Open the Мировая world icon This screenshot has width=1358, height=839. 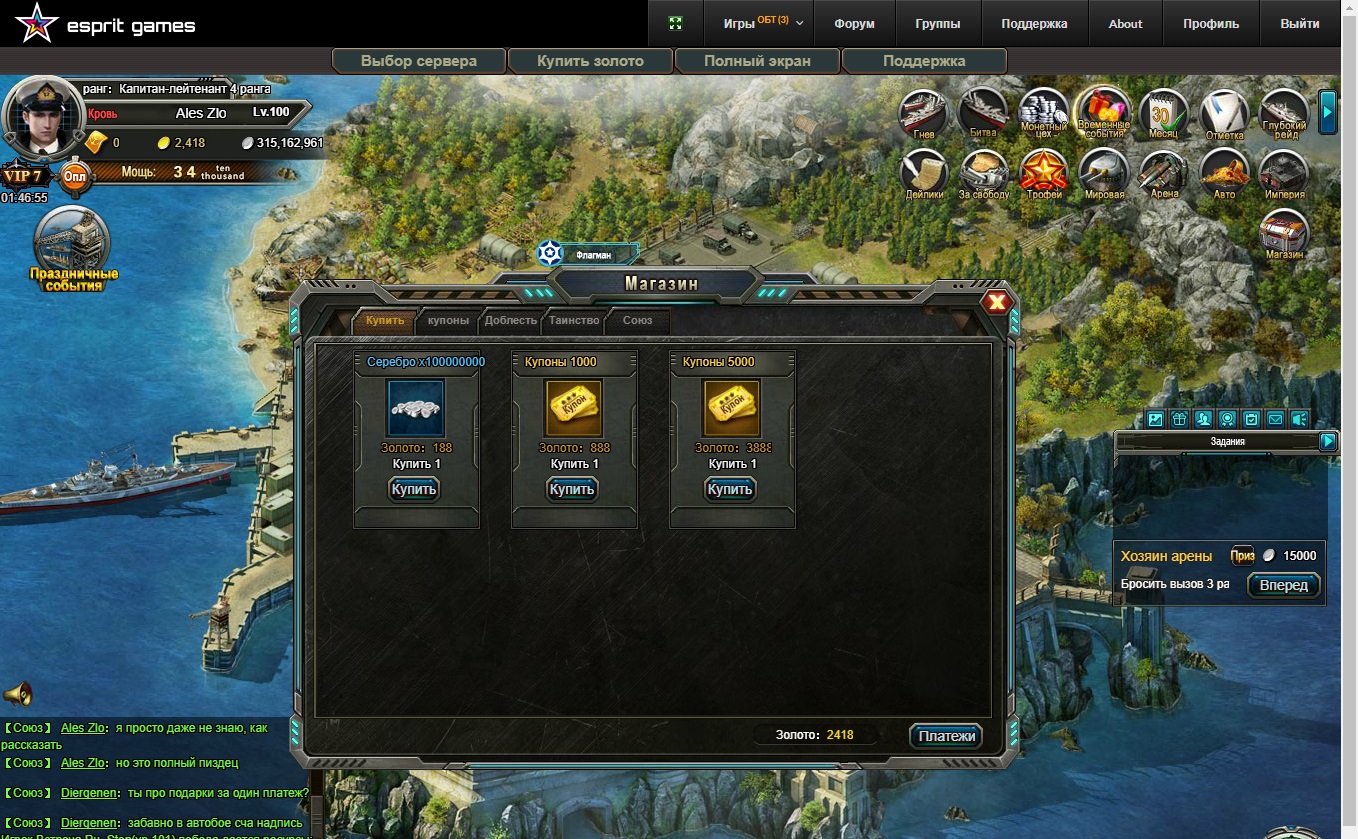[x=1104, y=172]
